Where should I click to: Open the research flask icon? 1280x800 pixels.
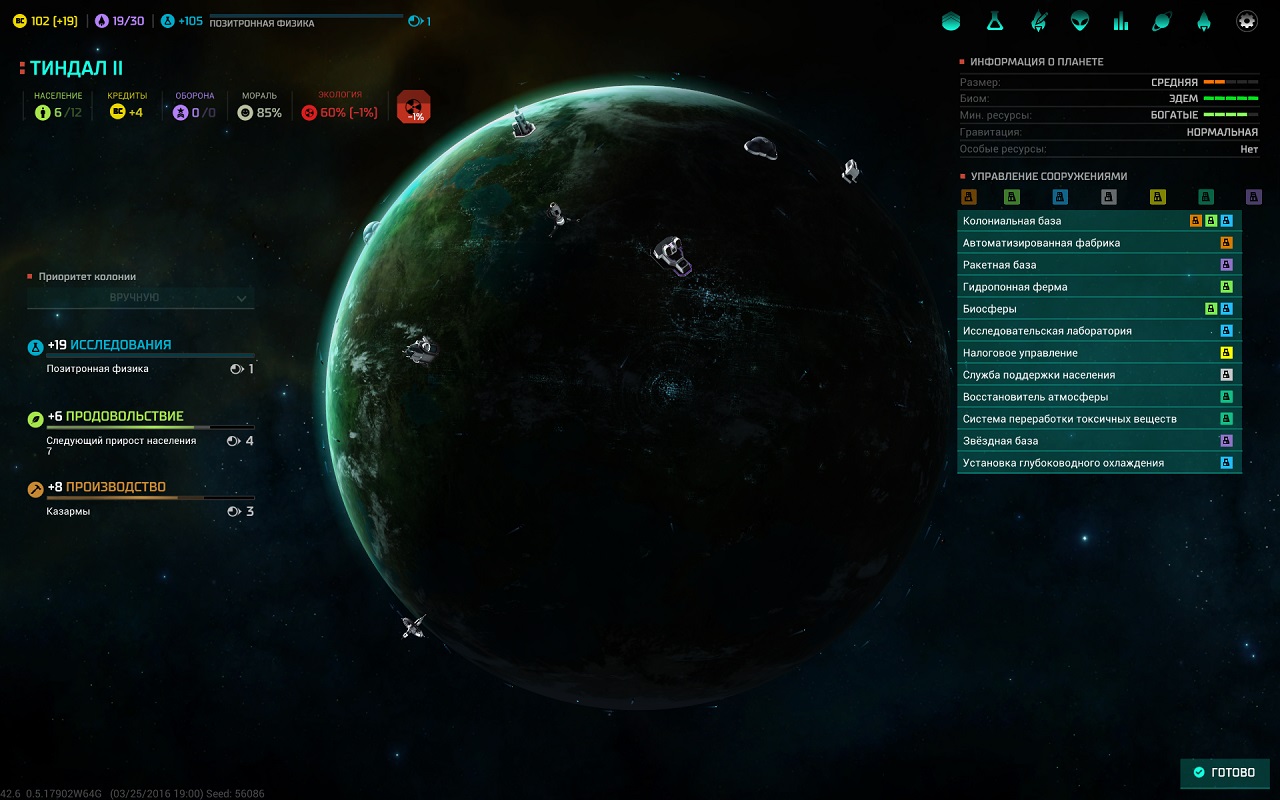994,21
